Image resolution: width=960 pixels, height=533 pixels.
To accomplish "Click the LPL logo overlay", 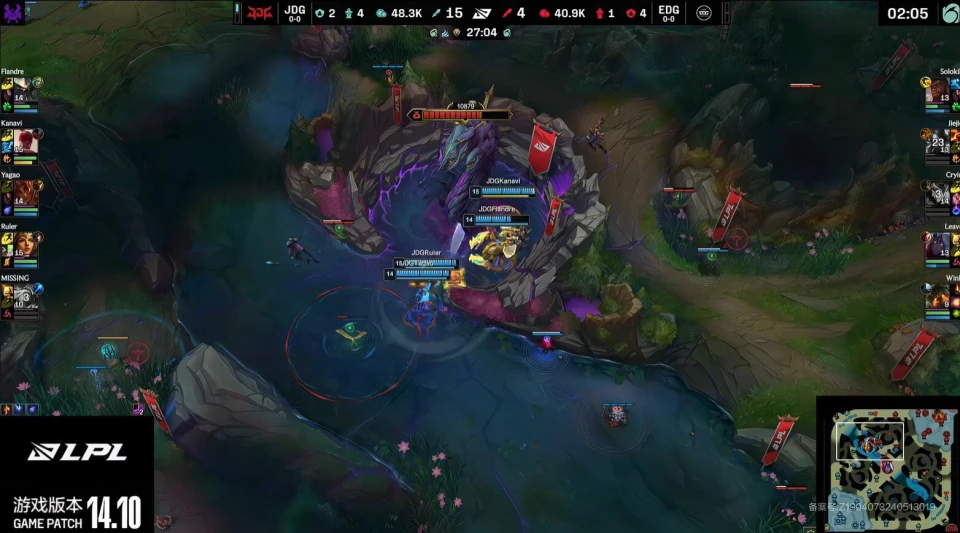I will click(x=77, y=452).
